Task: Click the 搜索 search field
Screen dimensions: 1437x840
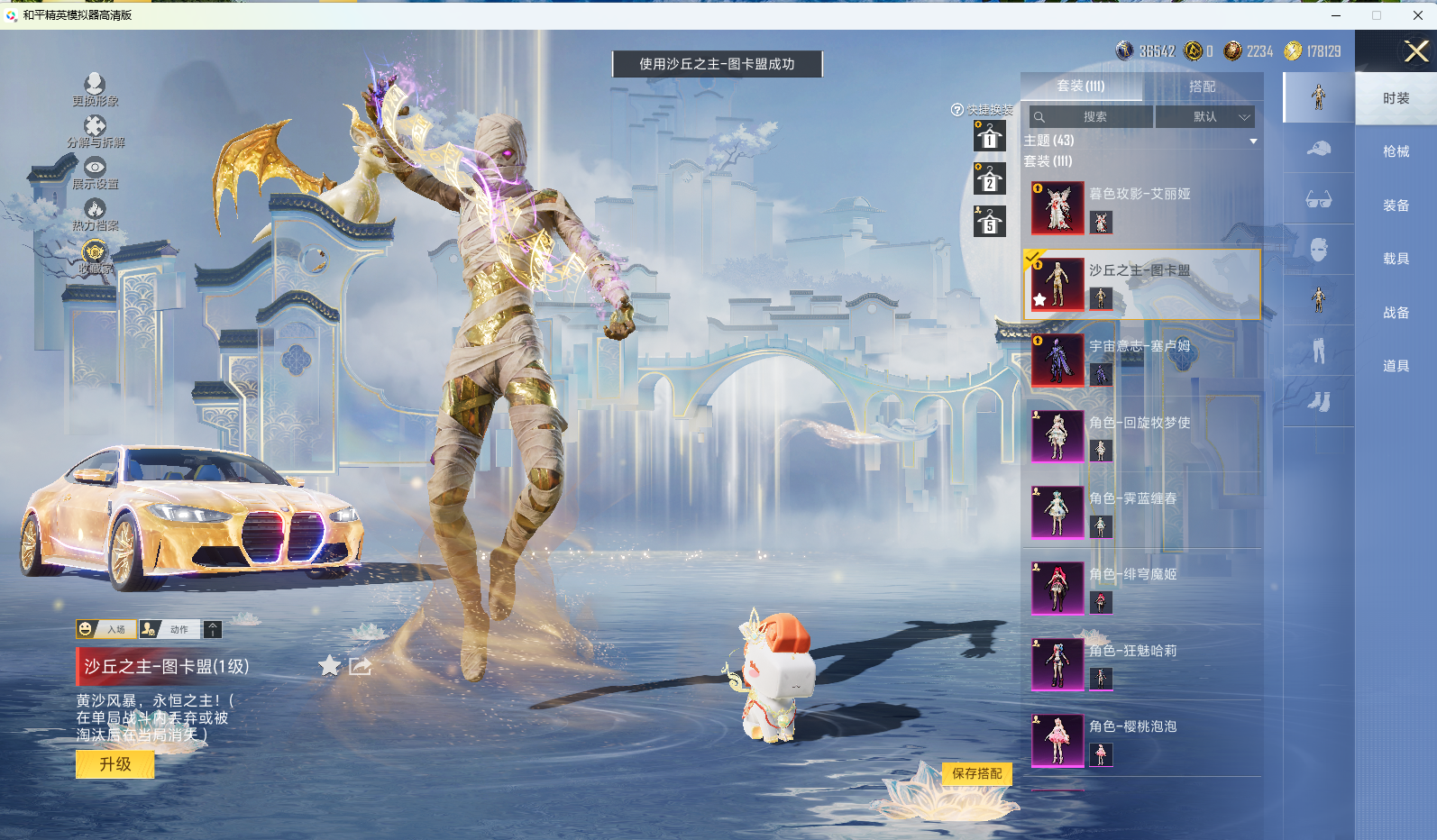Action: [1093, 117]
